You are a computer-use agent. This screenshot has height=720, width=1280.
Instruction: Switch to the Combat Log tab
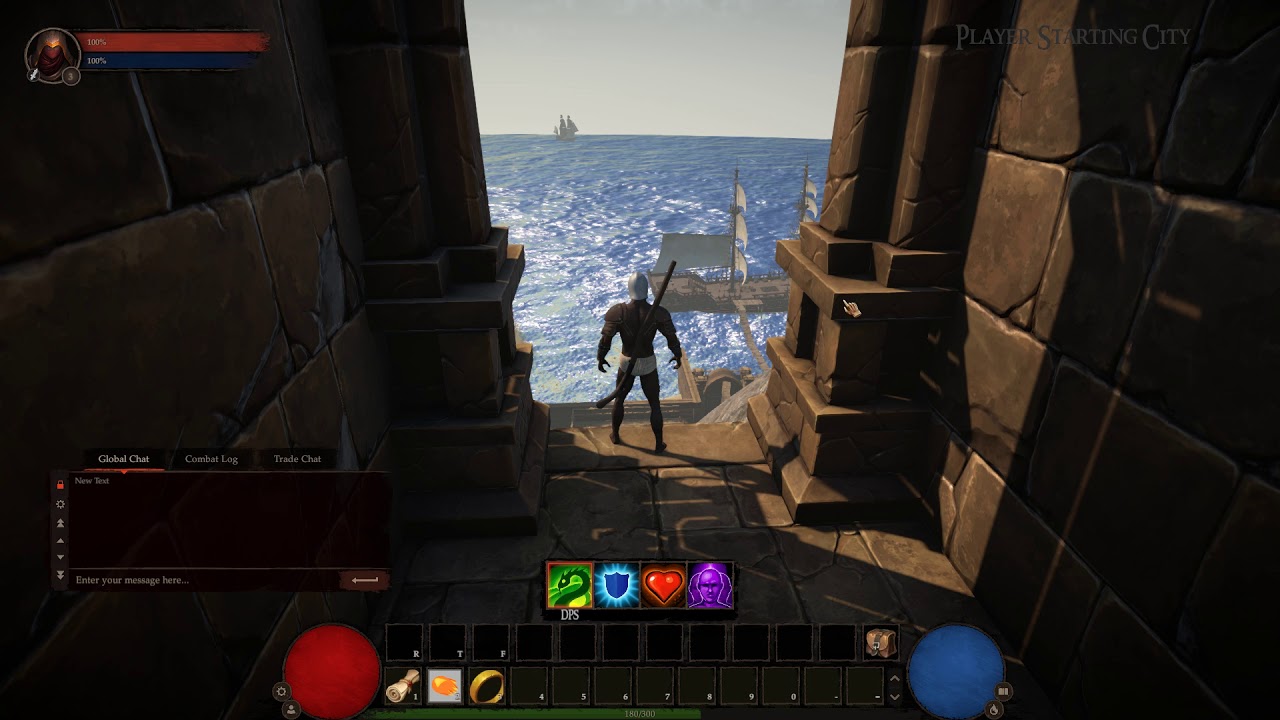(x=211, y=459)
